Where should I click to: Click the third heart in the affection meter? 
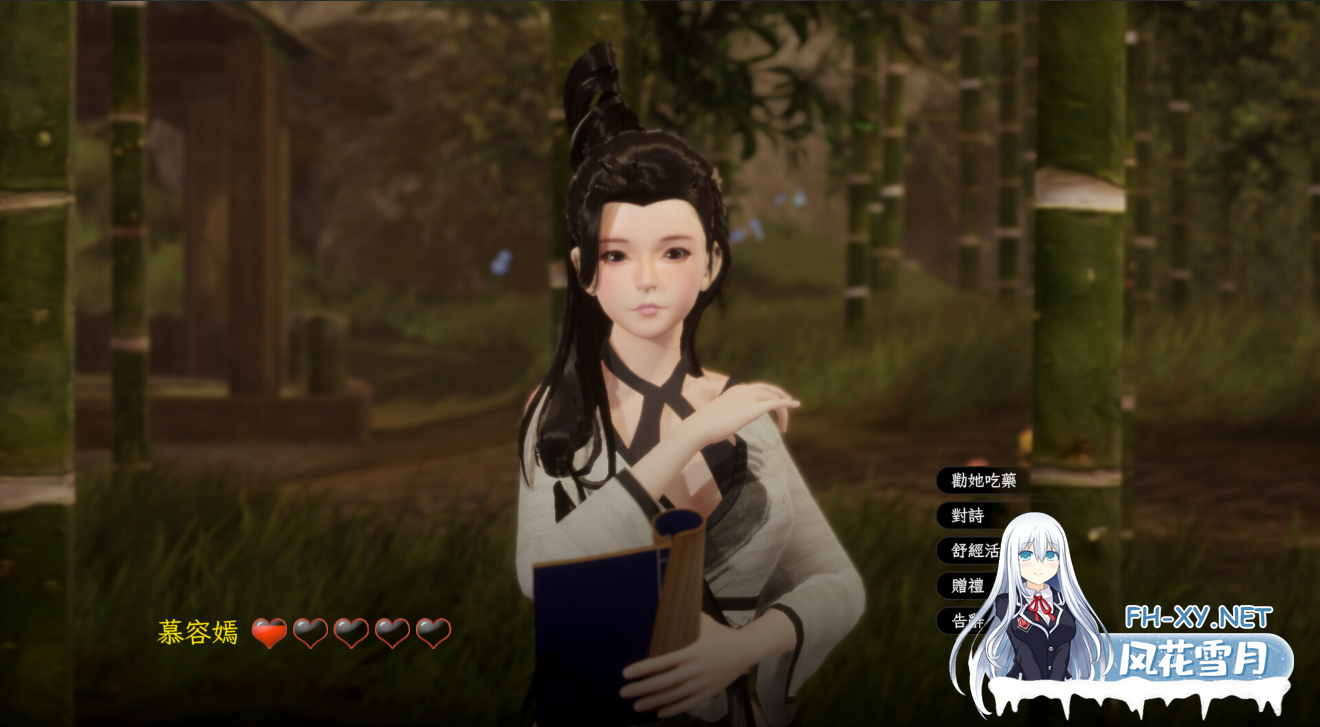pyautogui.click(x=351, y=632)
